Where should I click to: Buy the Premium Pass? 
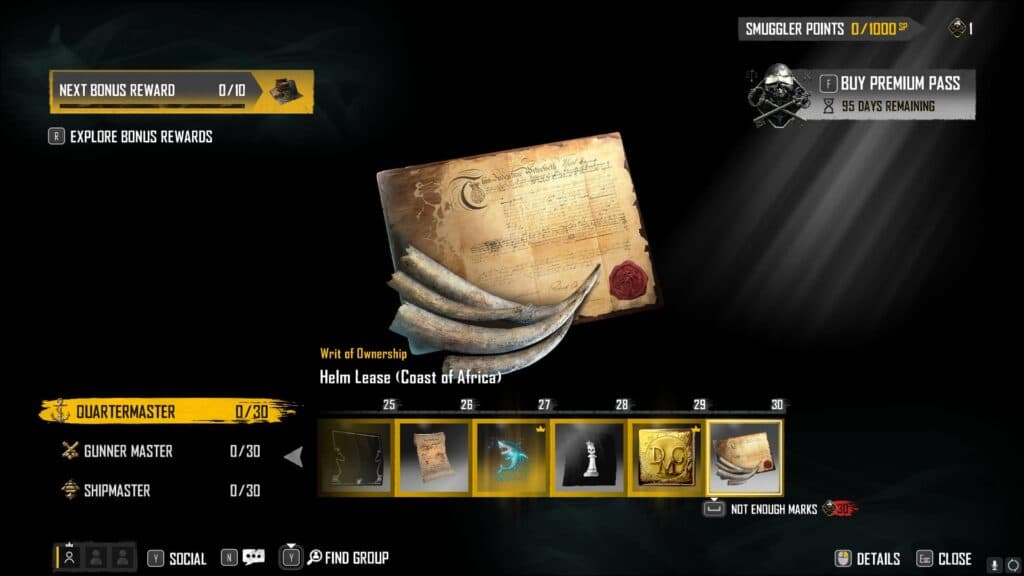click(899, 83)
